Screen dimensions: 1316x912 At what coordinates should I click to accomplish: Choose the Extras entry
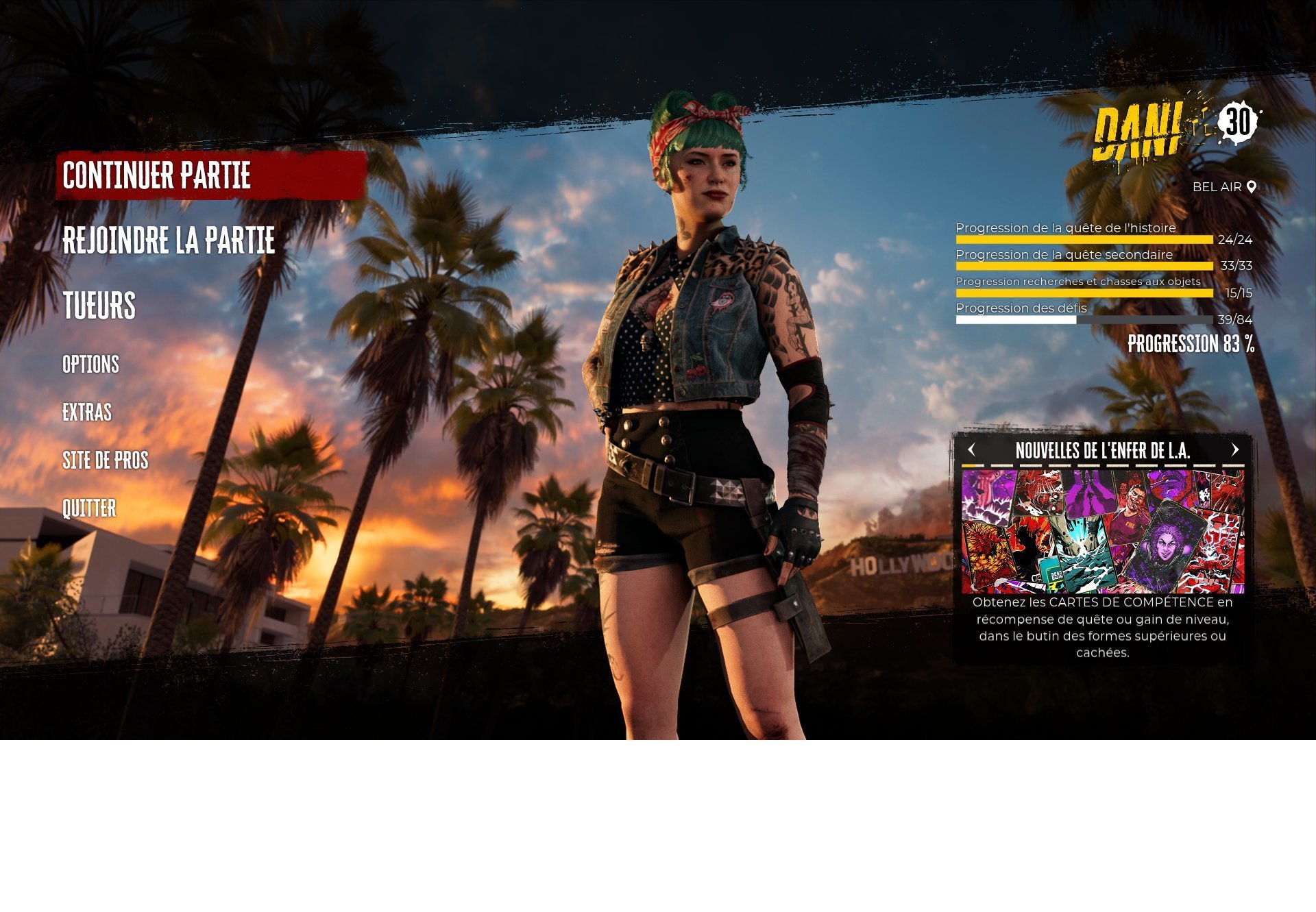pyautogui.click(x=87, y=412)
